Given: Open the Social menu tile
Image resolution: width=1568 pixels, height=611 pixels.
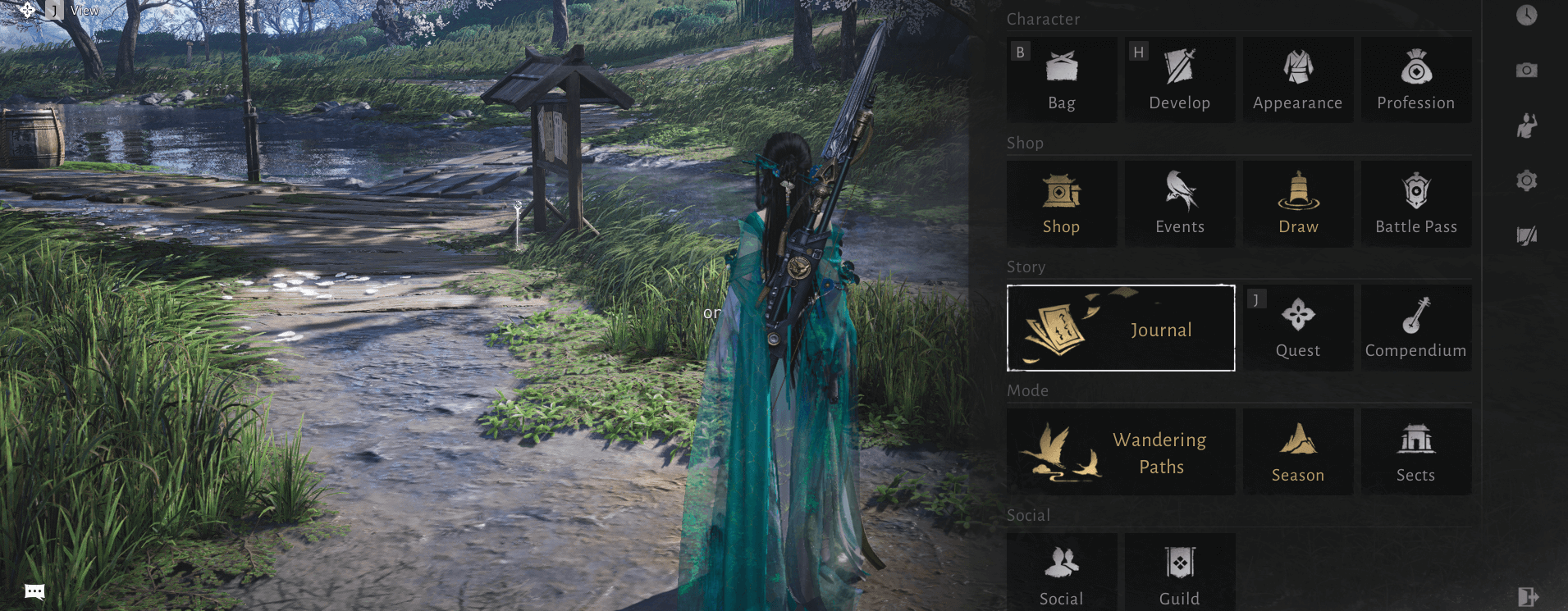Looking at the screenshot, I should [x=1061, y=572].
